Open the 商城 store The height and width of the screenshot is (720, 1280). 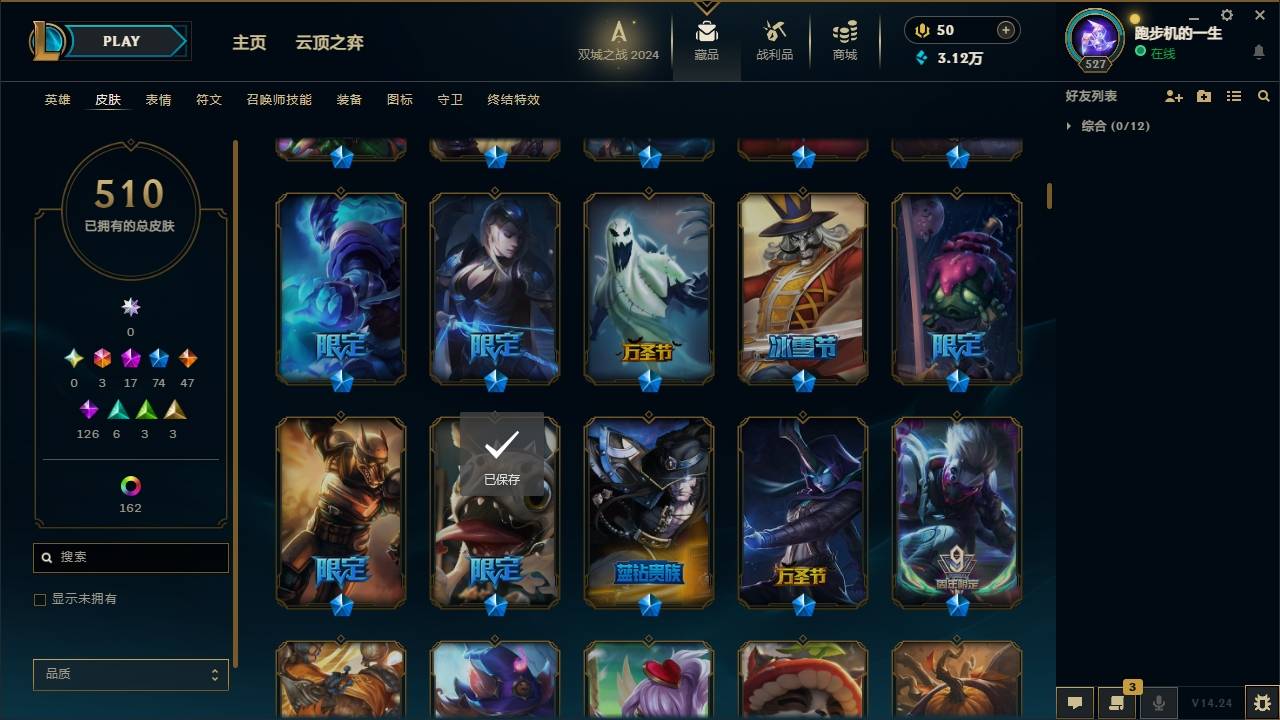pos(842,40)
